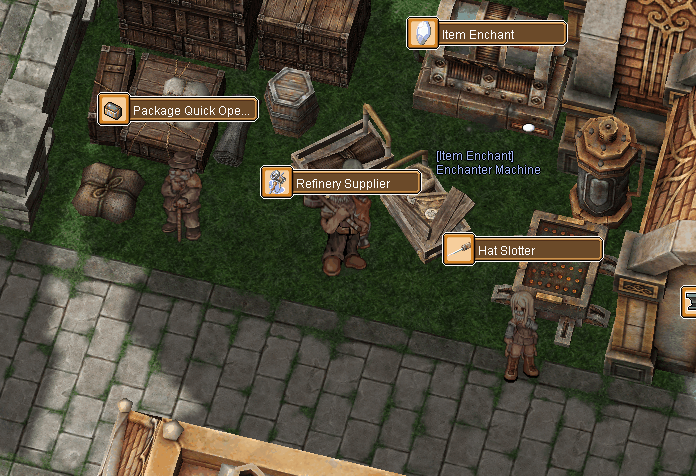Image resolution: width=696 pixels, height=476 pixels.
Task: Open the Item Enchant label
Action: click(x=487, y=34)
